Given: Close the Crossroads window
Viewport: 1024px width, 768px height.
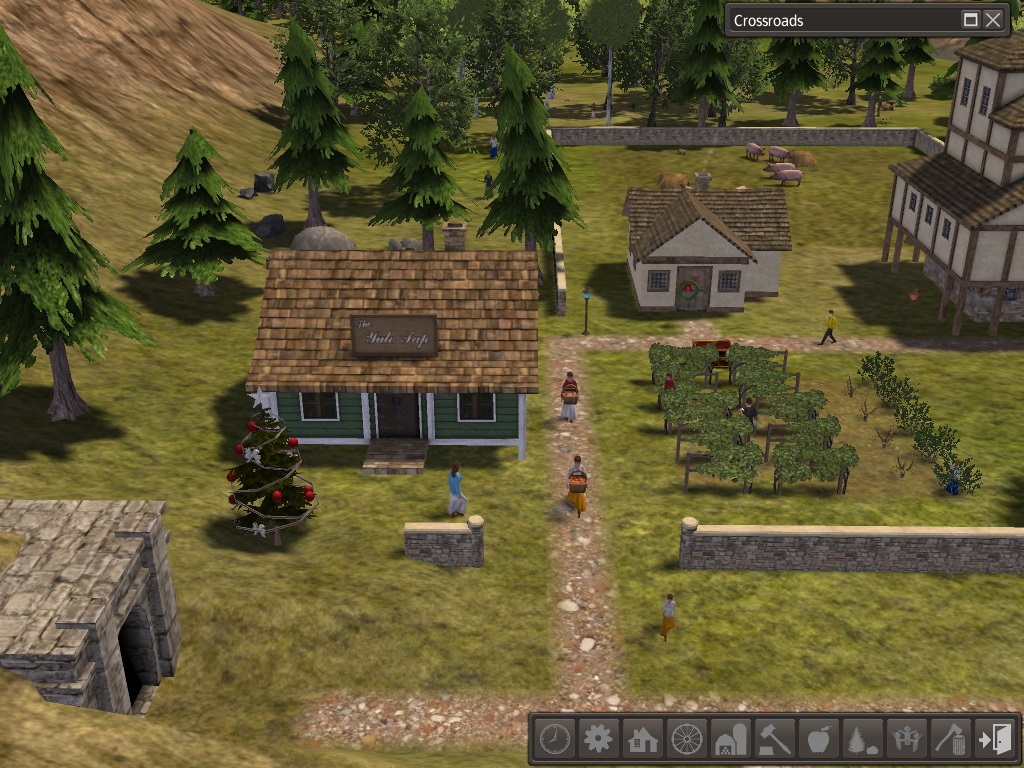Looking at the screenshot, I should (x=993, y=20).
